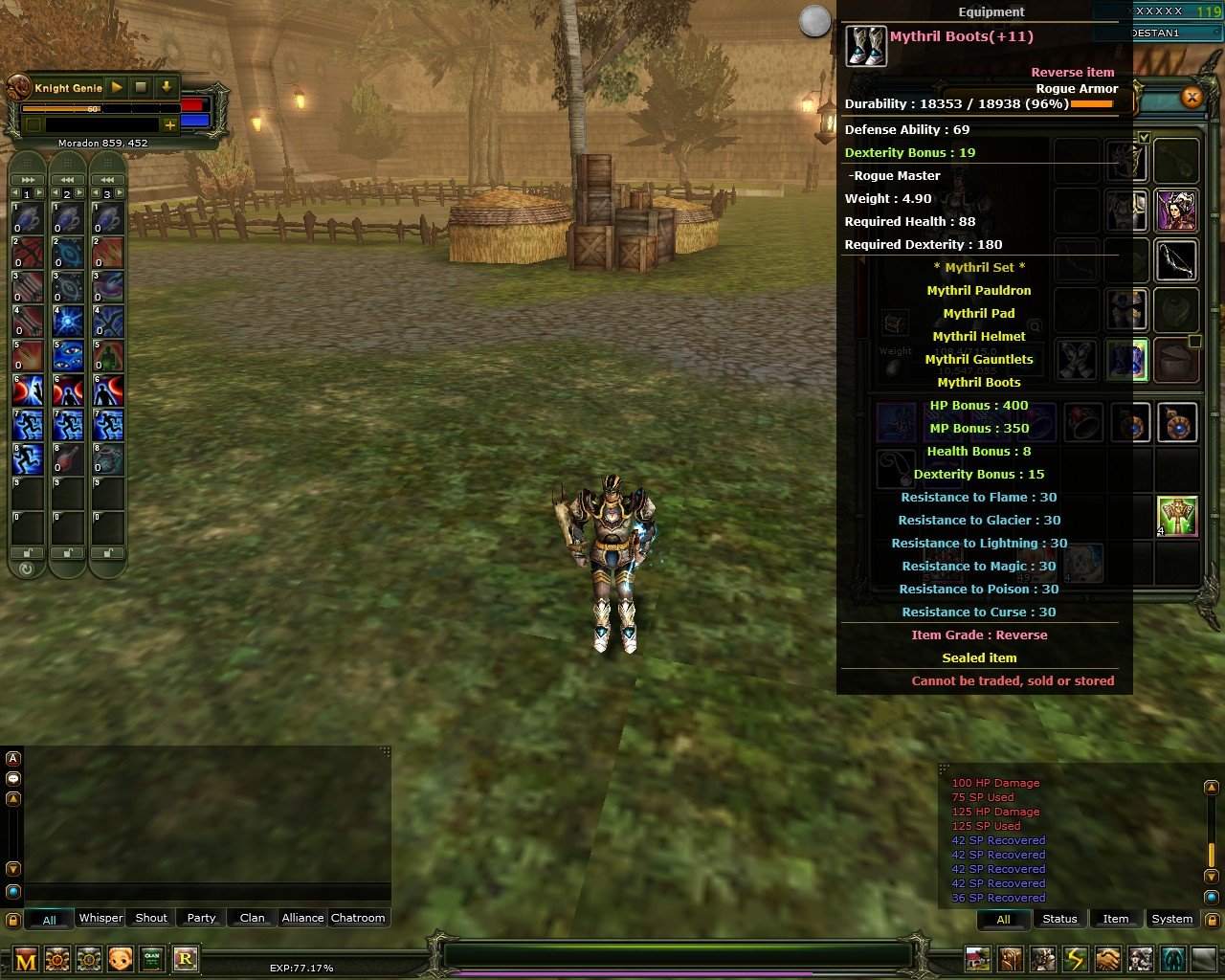Toggle the Knight Genie download arrow button
This screenshot has height=980, width=1225.
[x=167, y=87]
